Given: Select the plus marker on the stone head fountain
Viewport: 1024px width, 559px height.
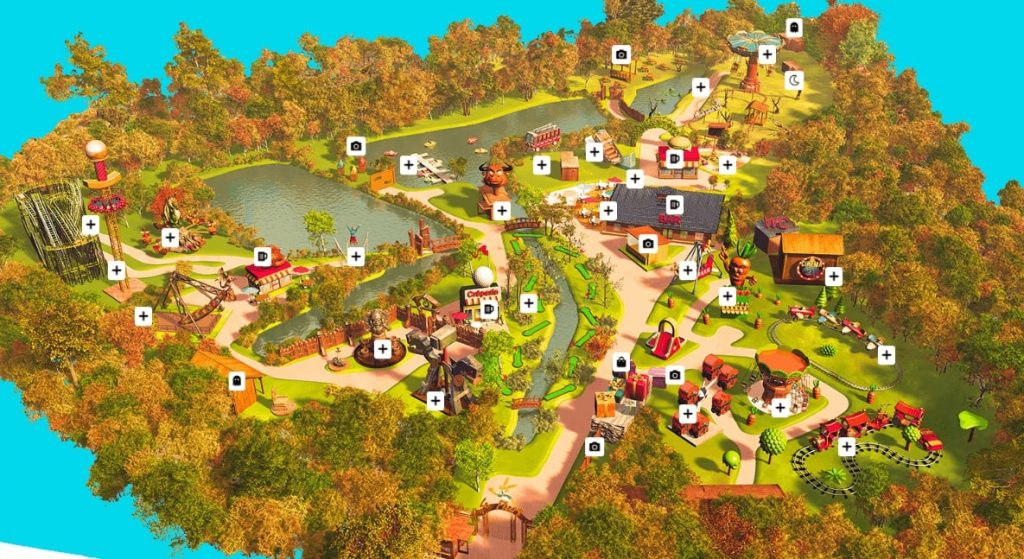Looking at the screenshot, I should click(x=382, y=349).
